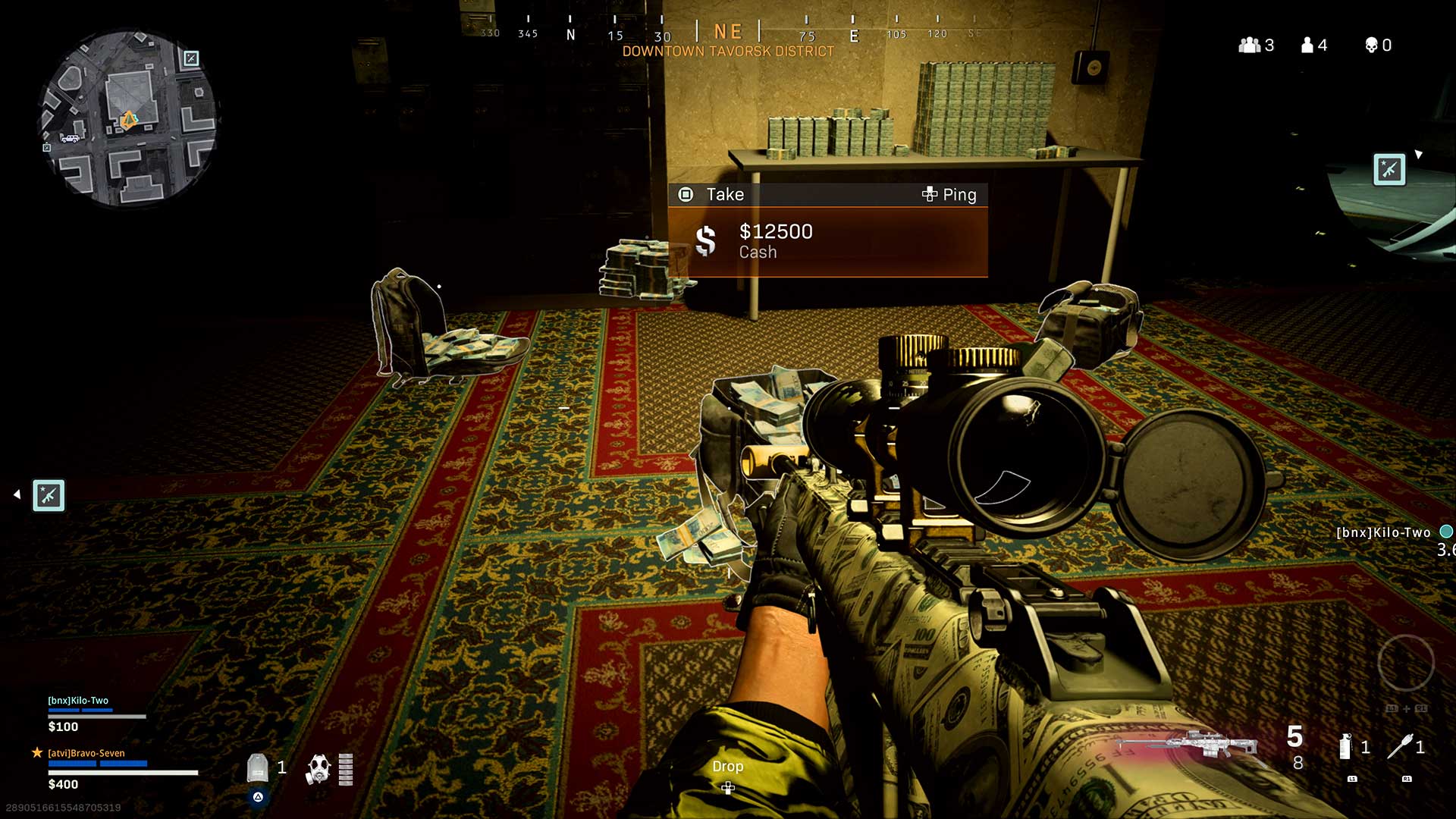Select the gas mask icon
Image resolution: width=1456 pixels, height=819 pixels.
pyautogui.click(x=318, y=768)
